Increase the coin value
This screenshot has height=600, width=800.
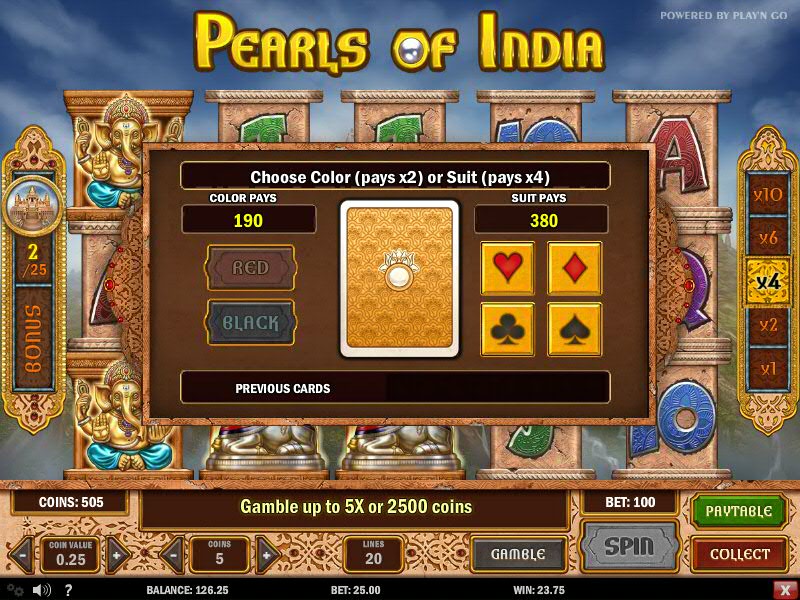point(117,554)
